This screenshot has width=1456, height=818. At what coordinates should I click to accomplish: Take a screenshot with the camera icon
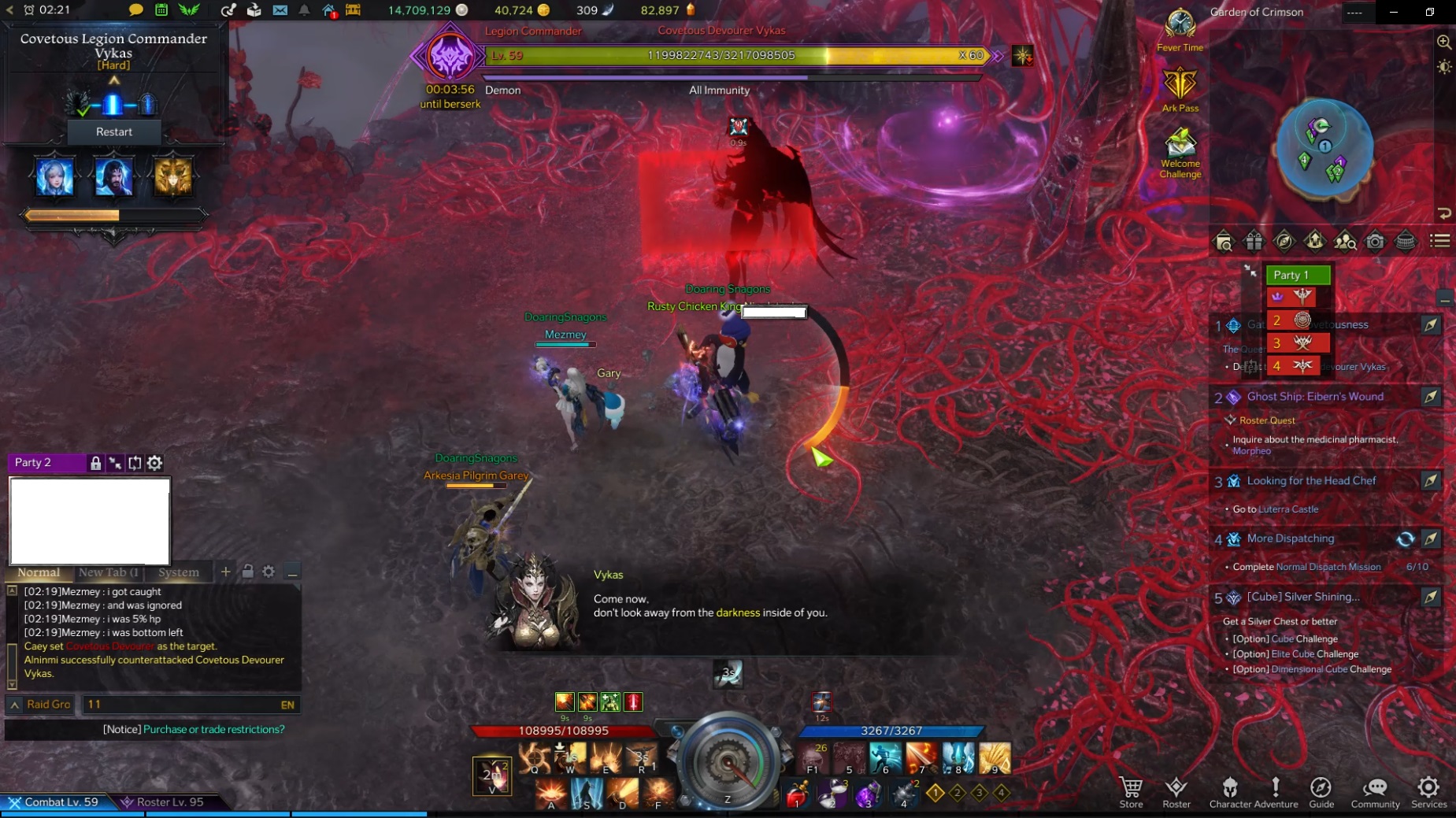click(1373, 242)
